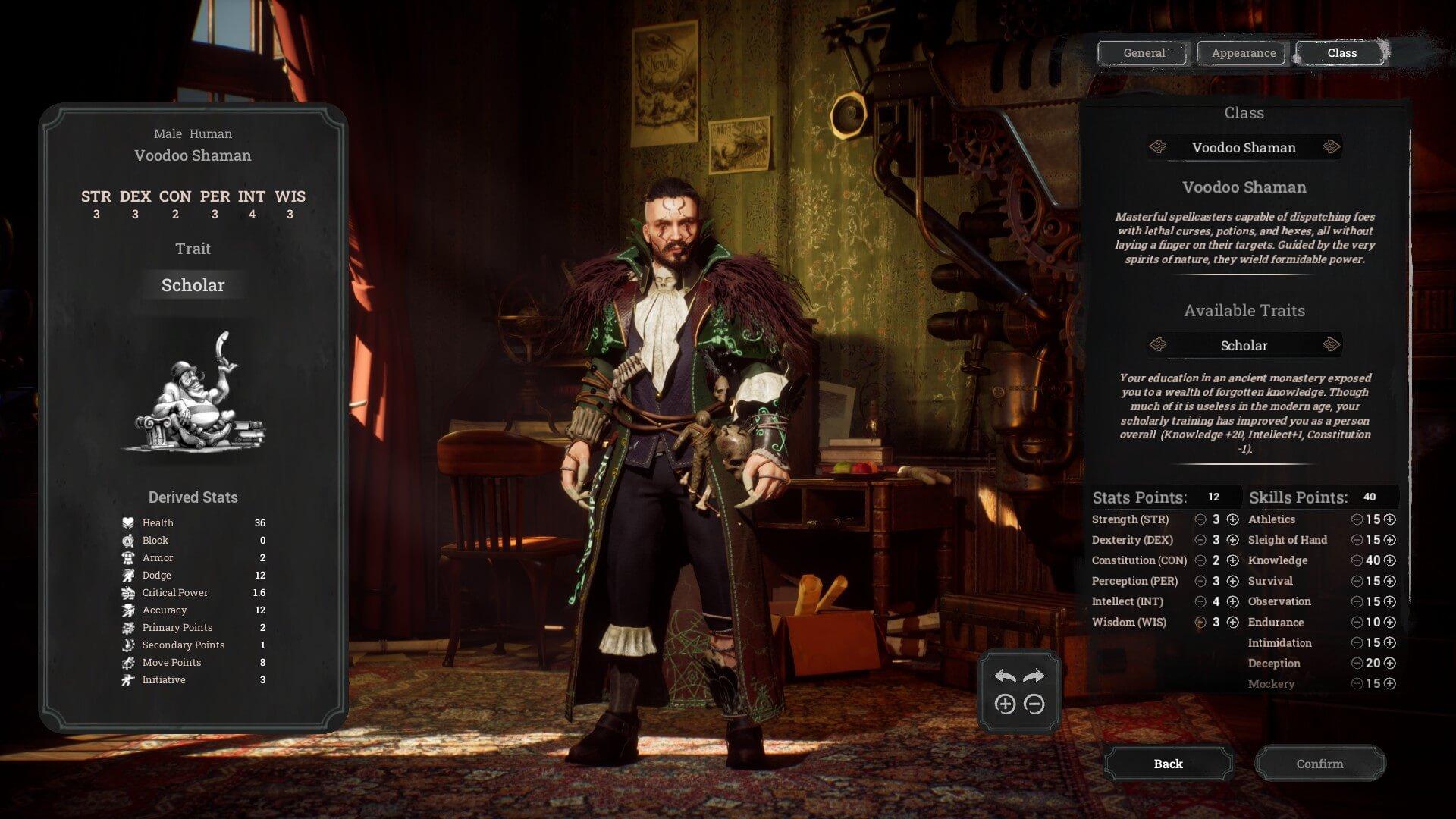Lower the Knowledge skill value
This screenshot has width=1456, height=819.
pos(1357,560)
